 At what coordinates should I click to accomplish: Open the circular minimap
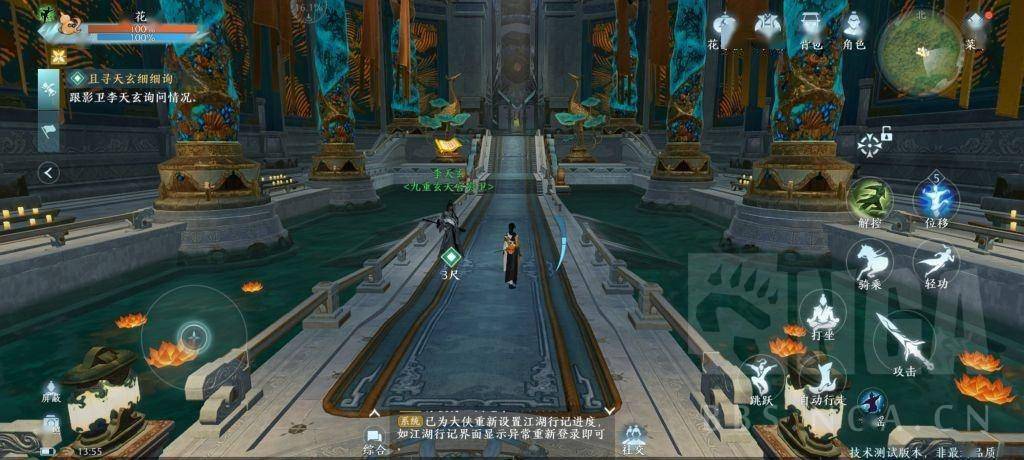[x=920, y=52]
